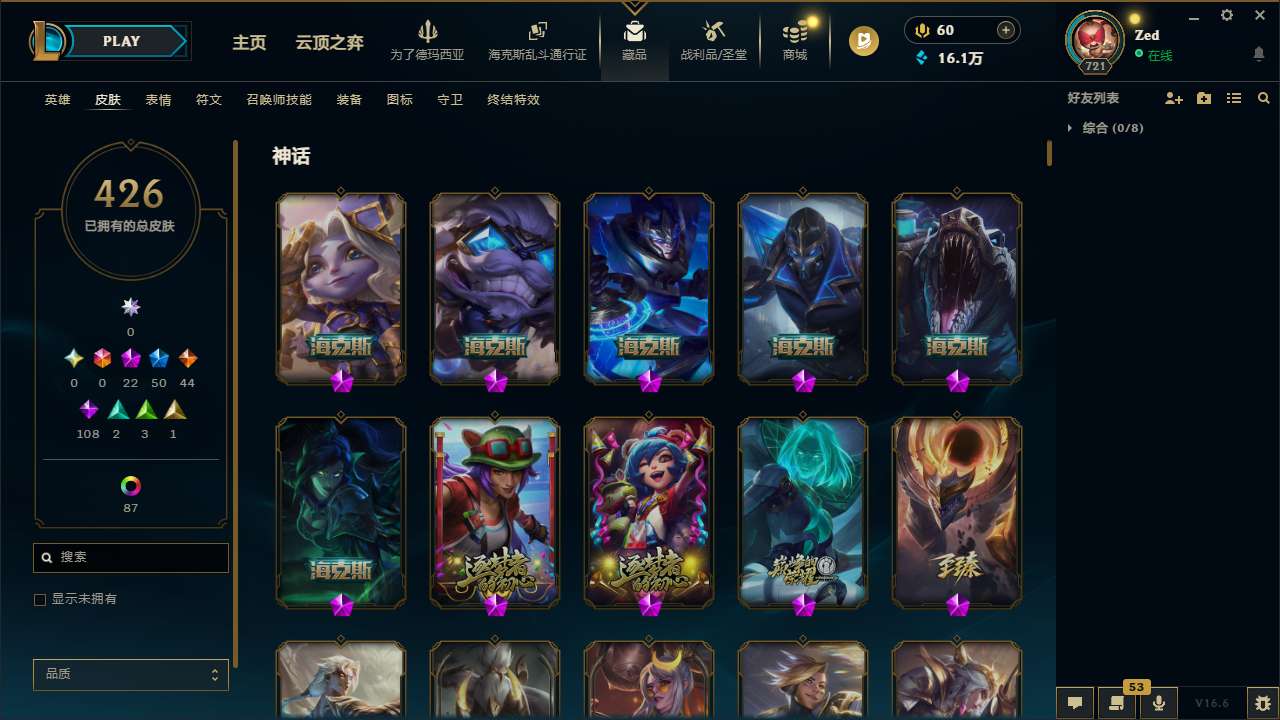
Task: Click the plus to purchase more RP
Action: click(x=1007, y=30)
